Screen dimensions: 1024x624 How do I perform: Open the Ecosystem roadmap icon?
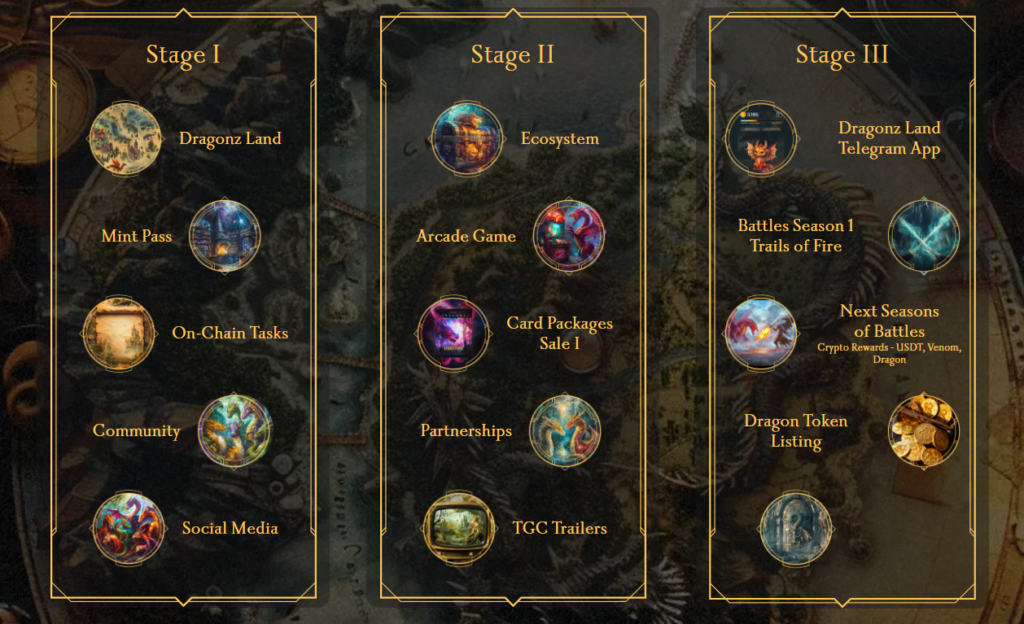click(467, 139)
